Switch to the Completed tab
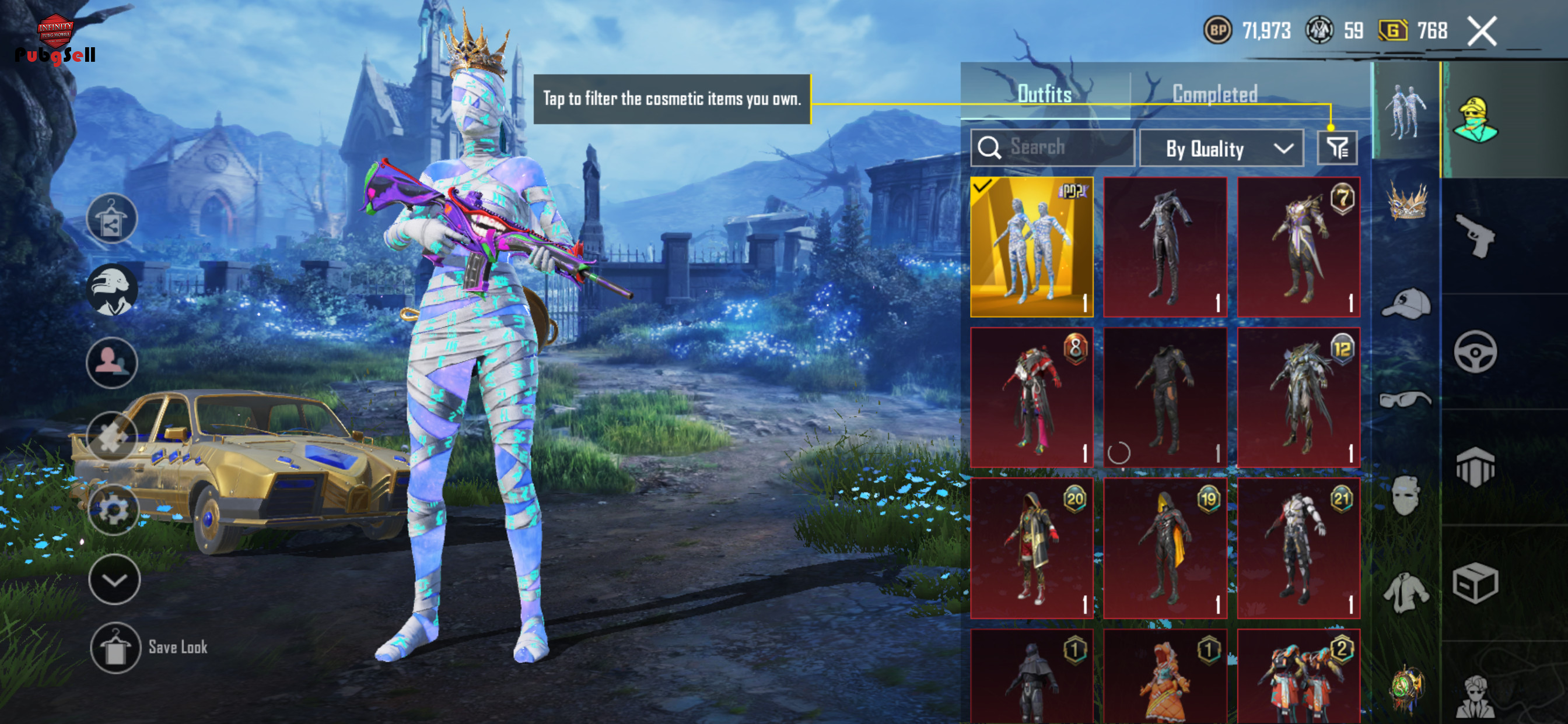This screenshot has width=1568, height=724. coord(1214,94)
